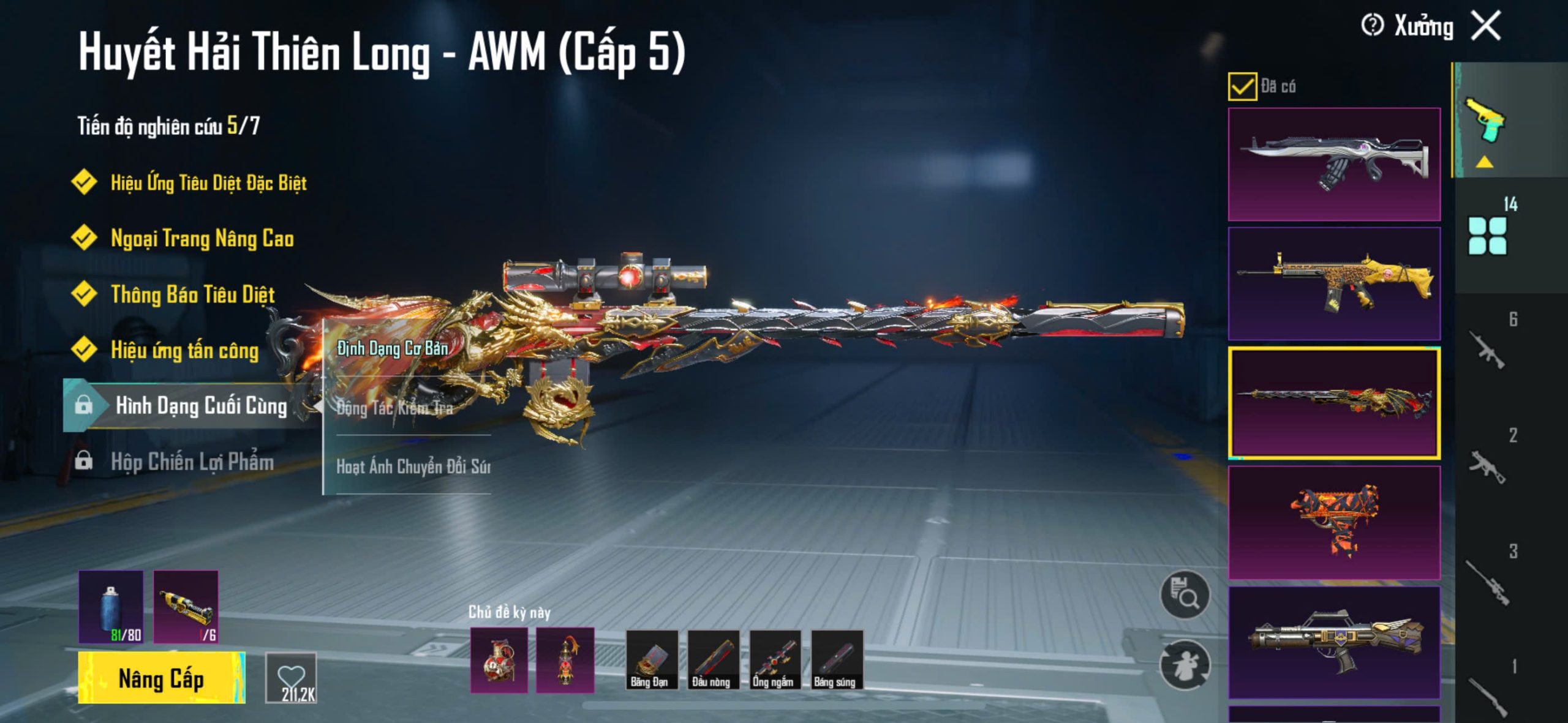Show Thông Báo Tiêu Diệt stage
This screenshot has height=723, width=1568.
point(192,294)
